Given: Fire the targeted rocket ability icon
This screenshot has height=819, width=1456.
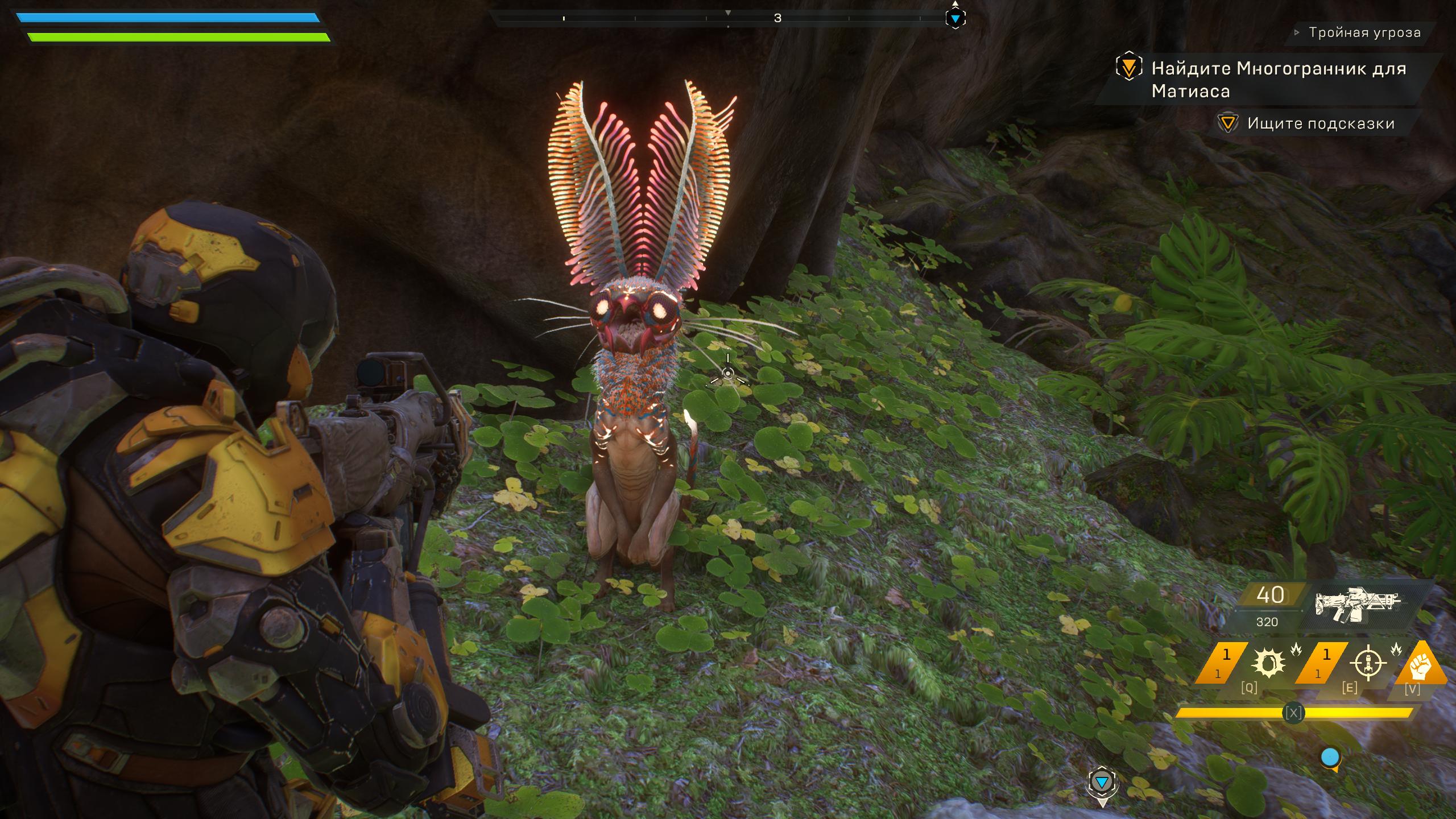Looking at the screenshot, I should 1368,663.
